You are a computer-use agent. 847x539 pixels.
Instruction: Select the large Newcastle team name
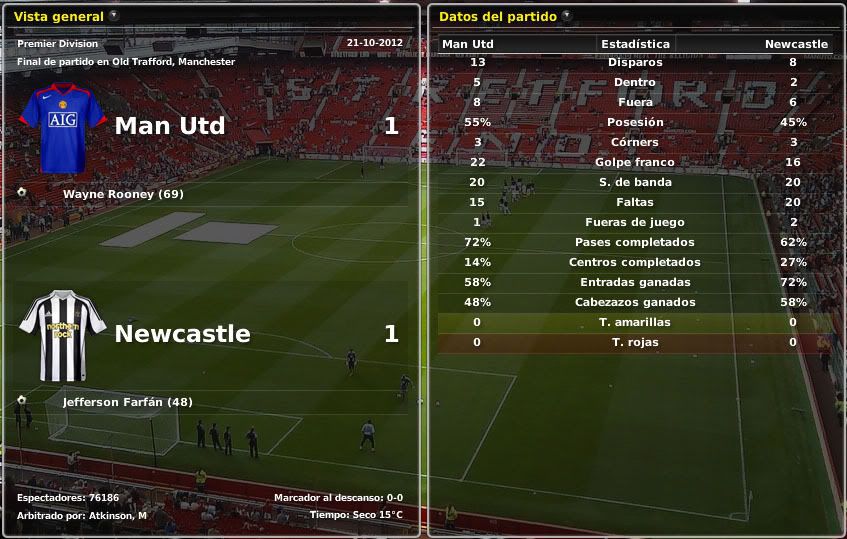point(182,334)
